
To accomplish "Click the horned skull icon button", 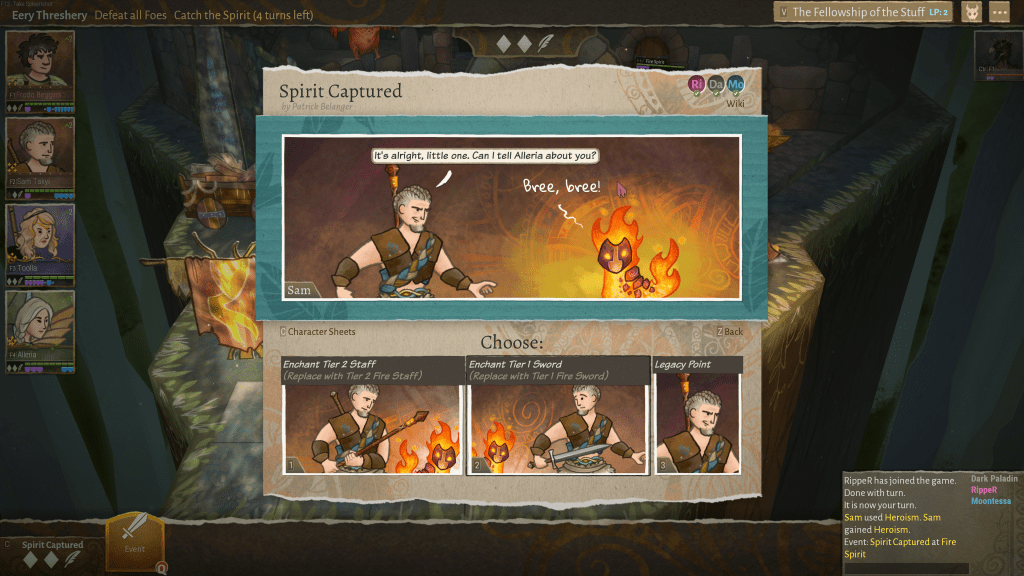I will coord(971,12).
